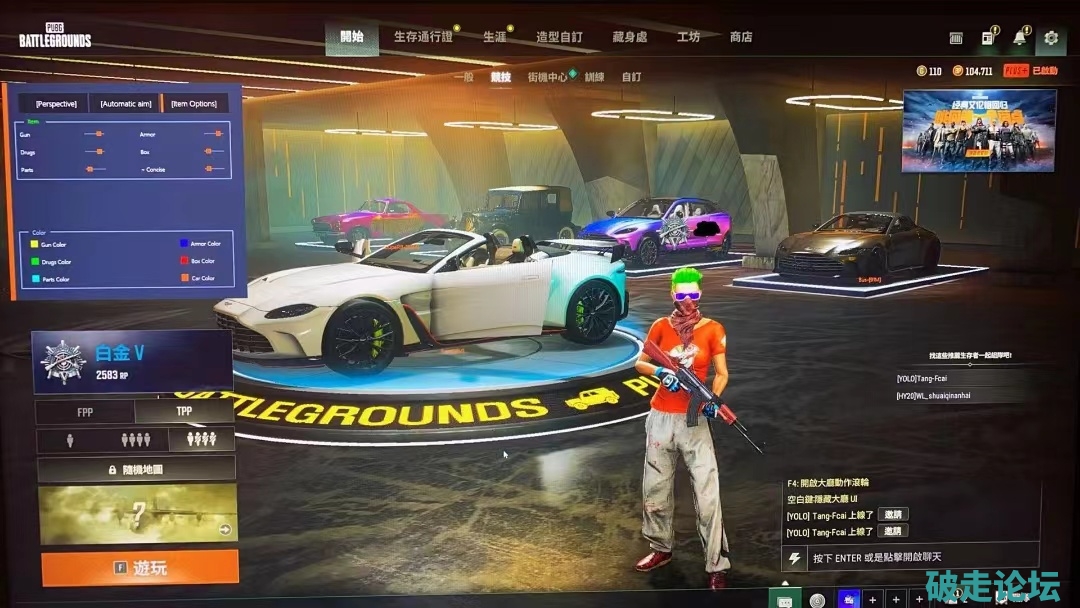Switch to FPP perspective mode
Screen dimensions: 1080x608
click(85, 411)
